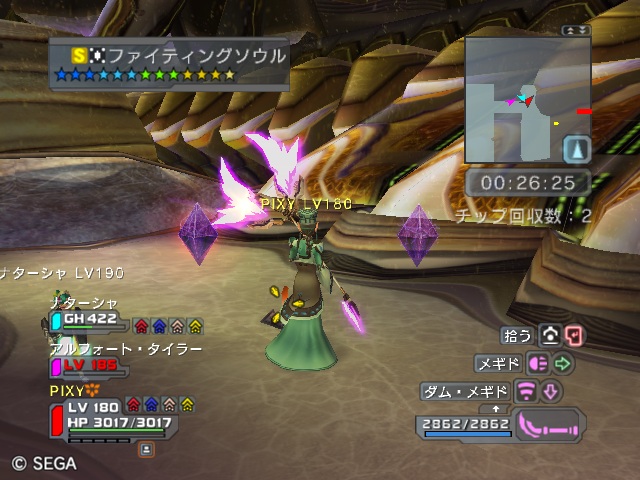Click the area minimap

pyautogui.click(x=515, y=99)
